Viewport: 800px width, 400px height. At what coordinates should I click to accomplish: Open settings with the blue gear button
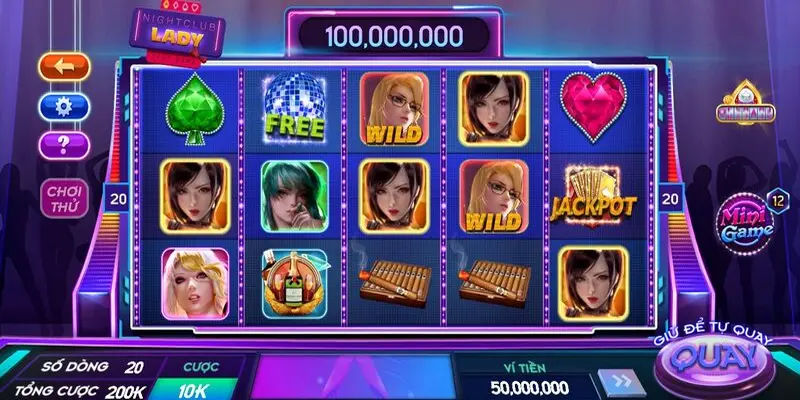[64, 105]
